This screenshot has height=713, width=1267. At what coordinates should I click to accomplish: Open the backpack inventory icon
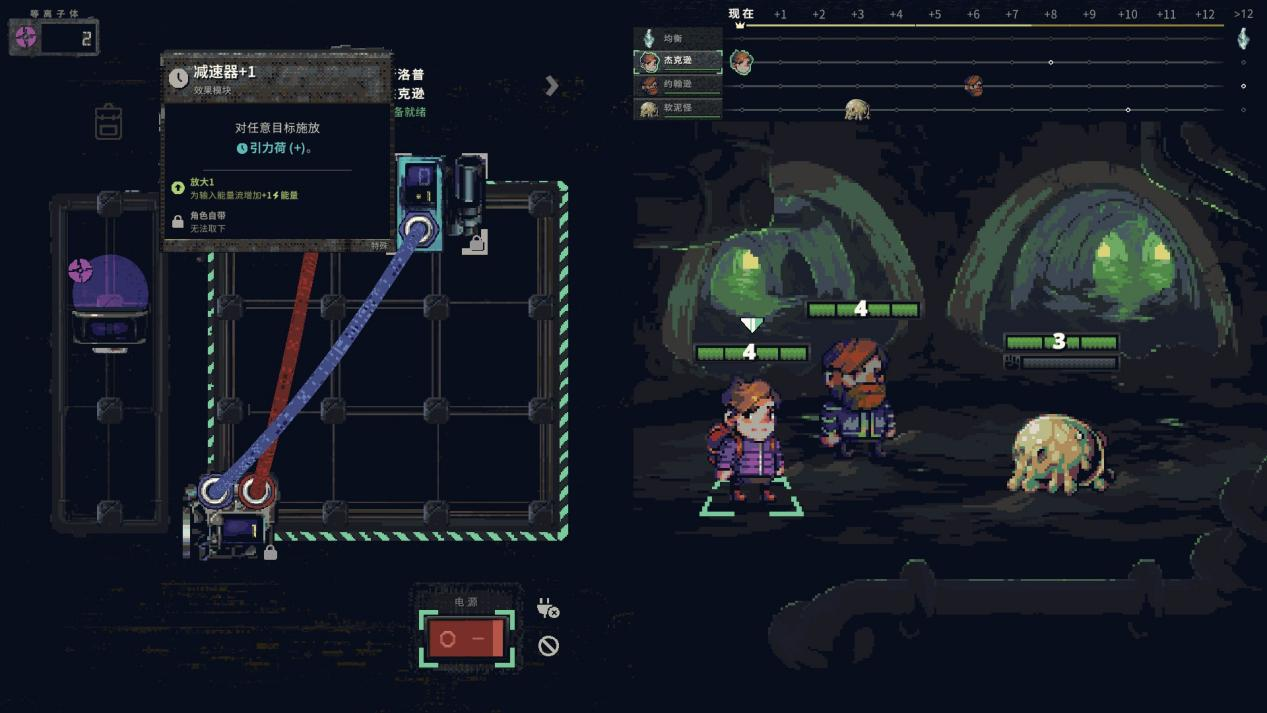tap(108, 122)
